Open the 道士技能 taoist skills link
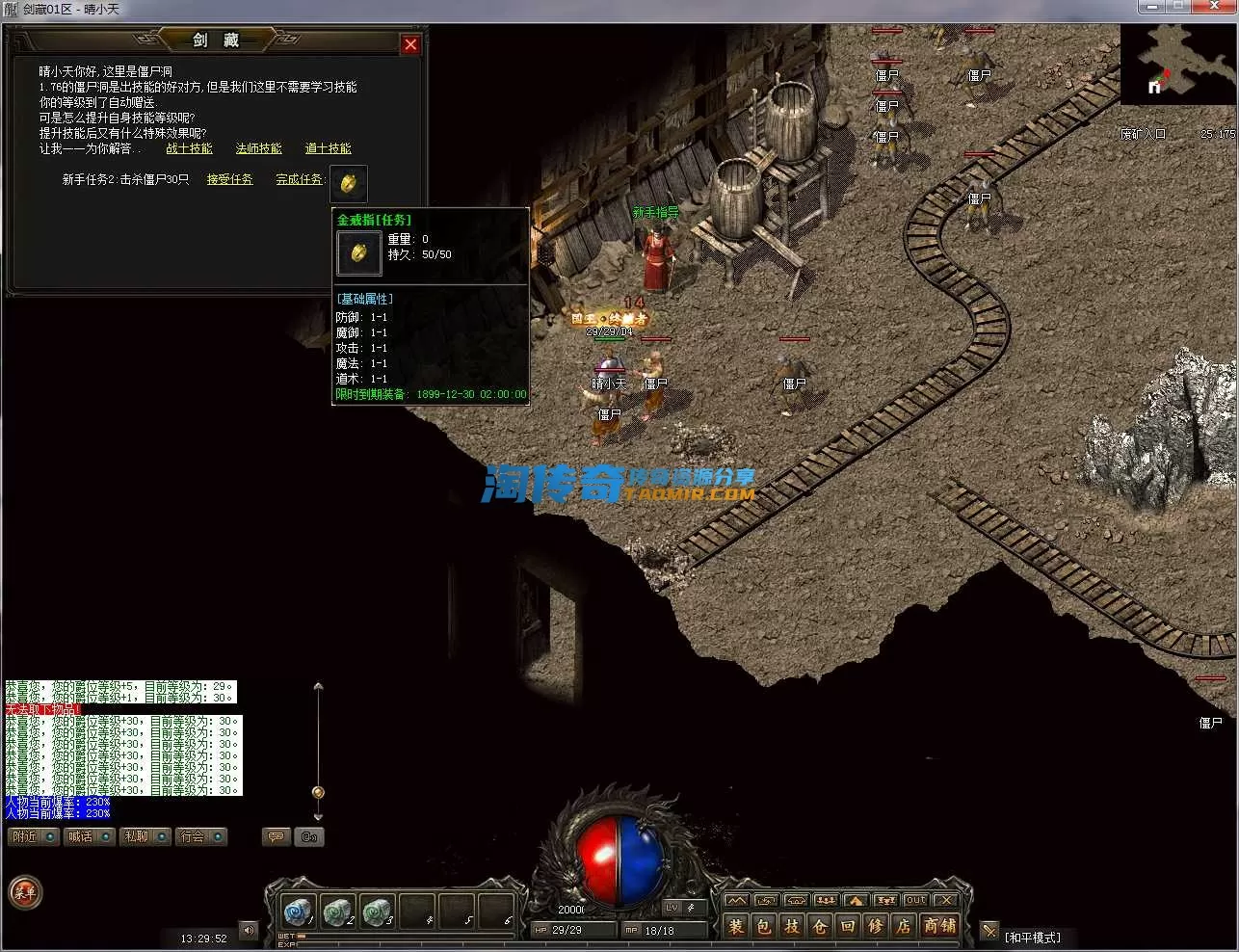 pyautogui.click(x=328, y=148)
